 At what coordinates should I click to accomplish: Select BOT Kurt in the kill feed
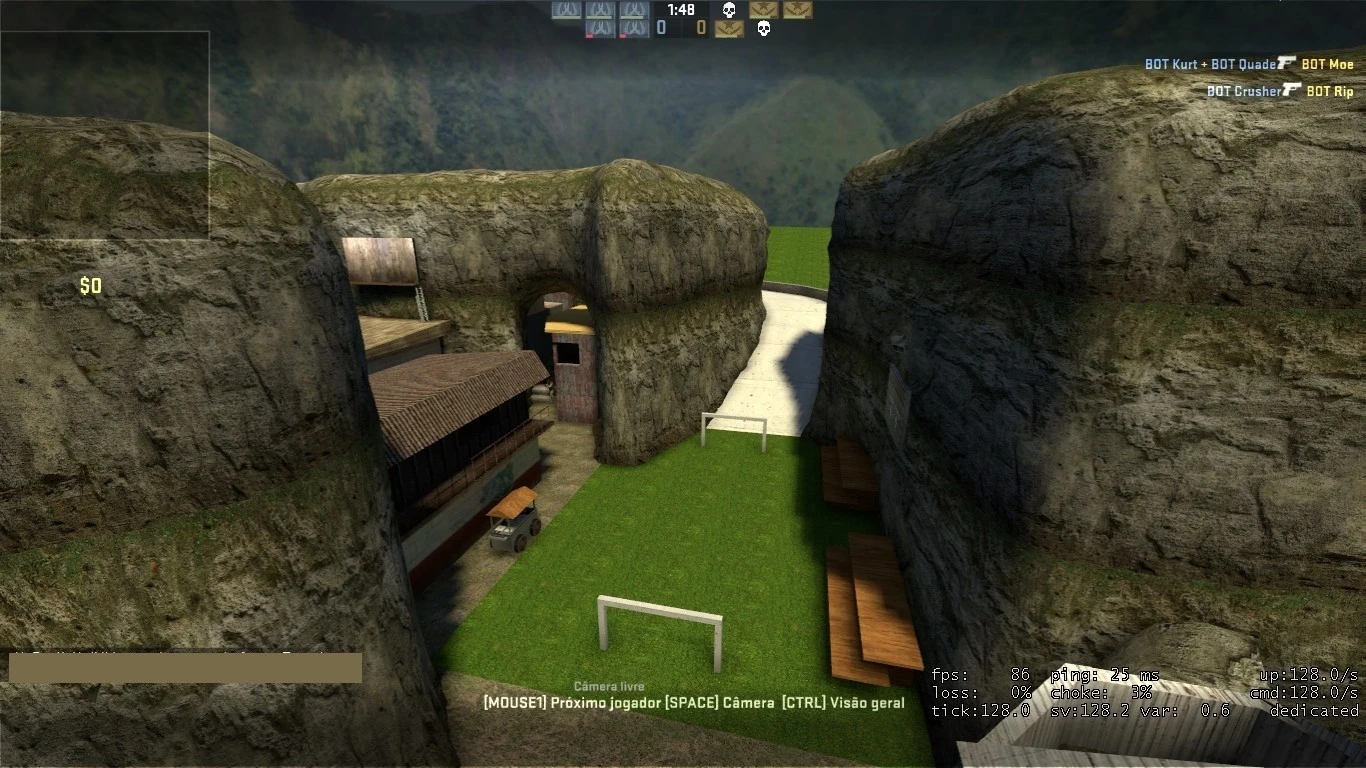point(1170,64)
